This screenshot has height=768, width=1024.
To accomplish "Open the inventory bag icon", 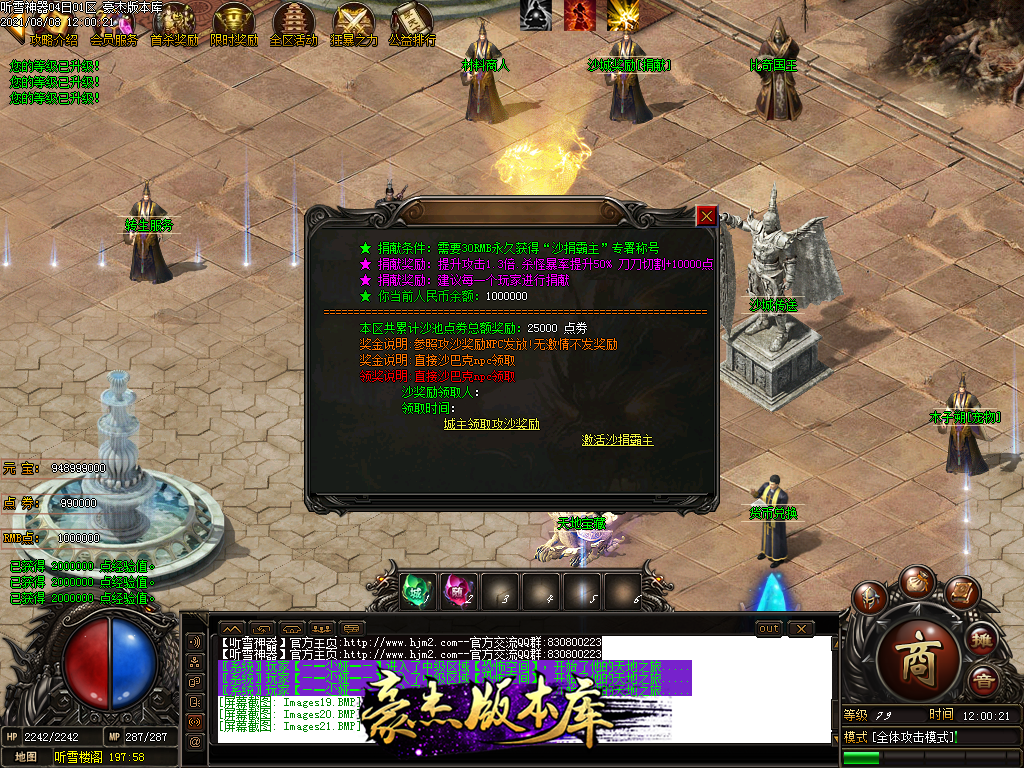I will 916,580.
